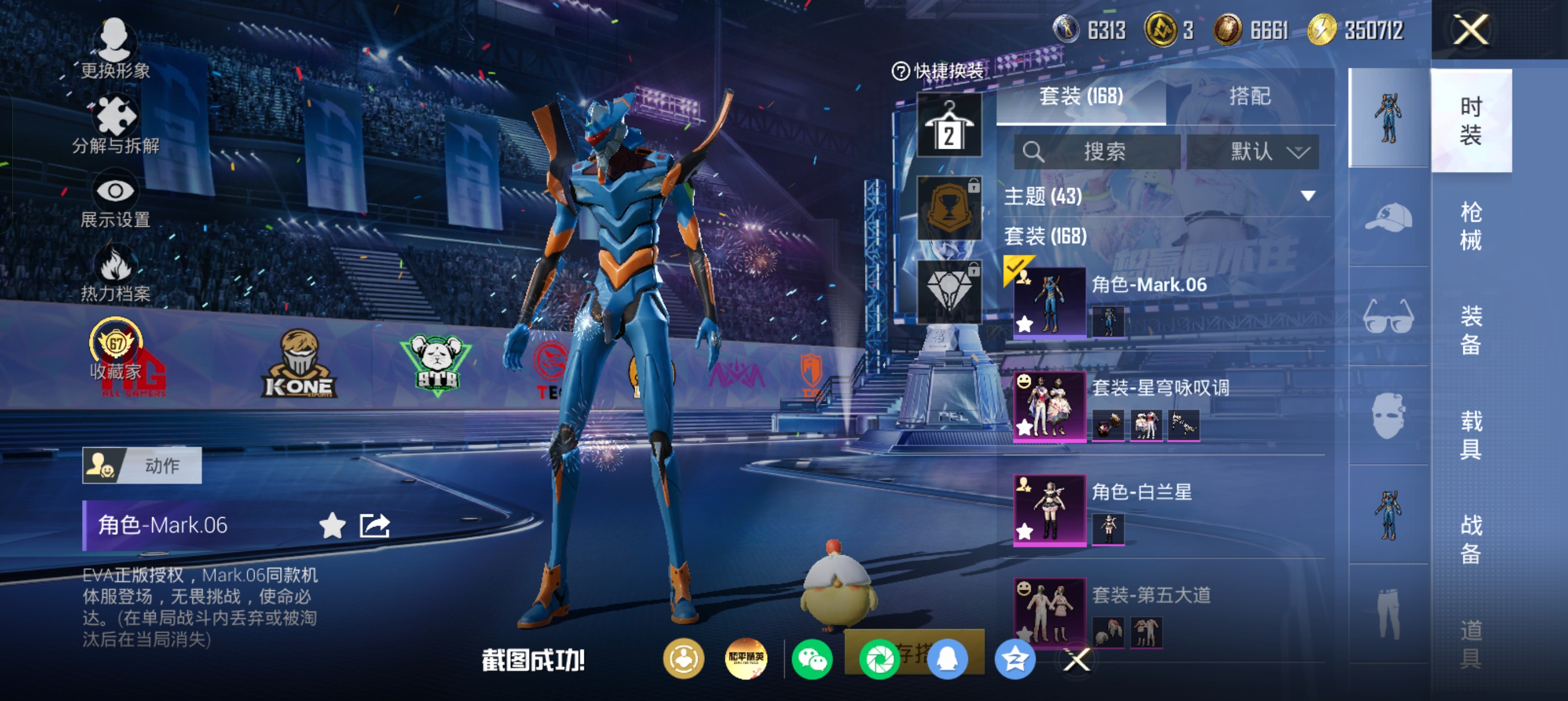Close the wardrobe screen with the X
The height and width of the screenshot is (701, 1568).
pos(1471,30)
